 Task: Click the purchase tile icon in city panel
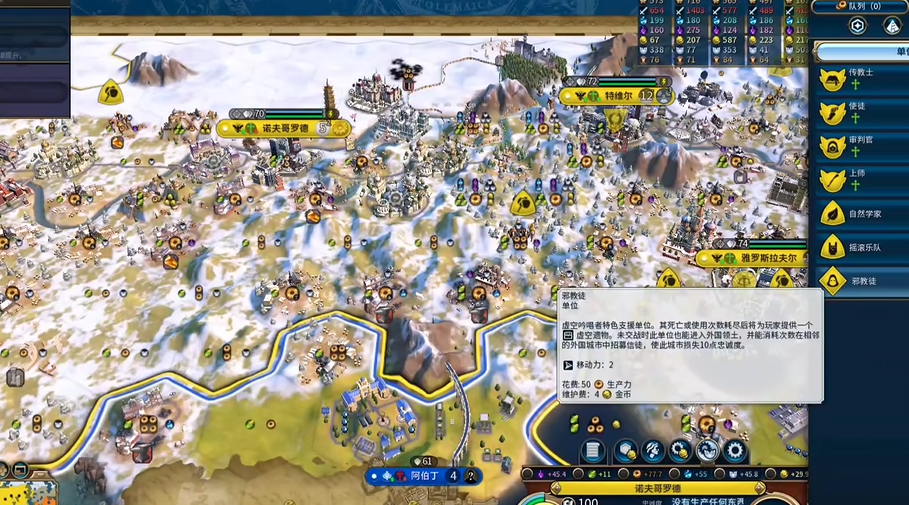click(627, 451)
